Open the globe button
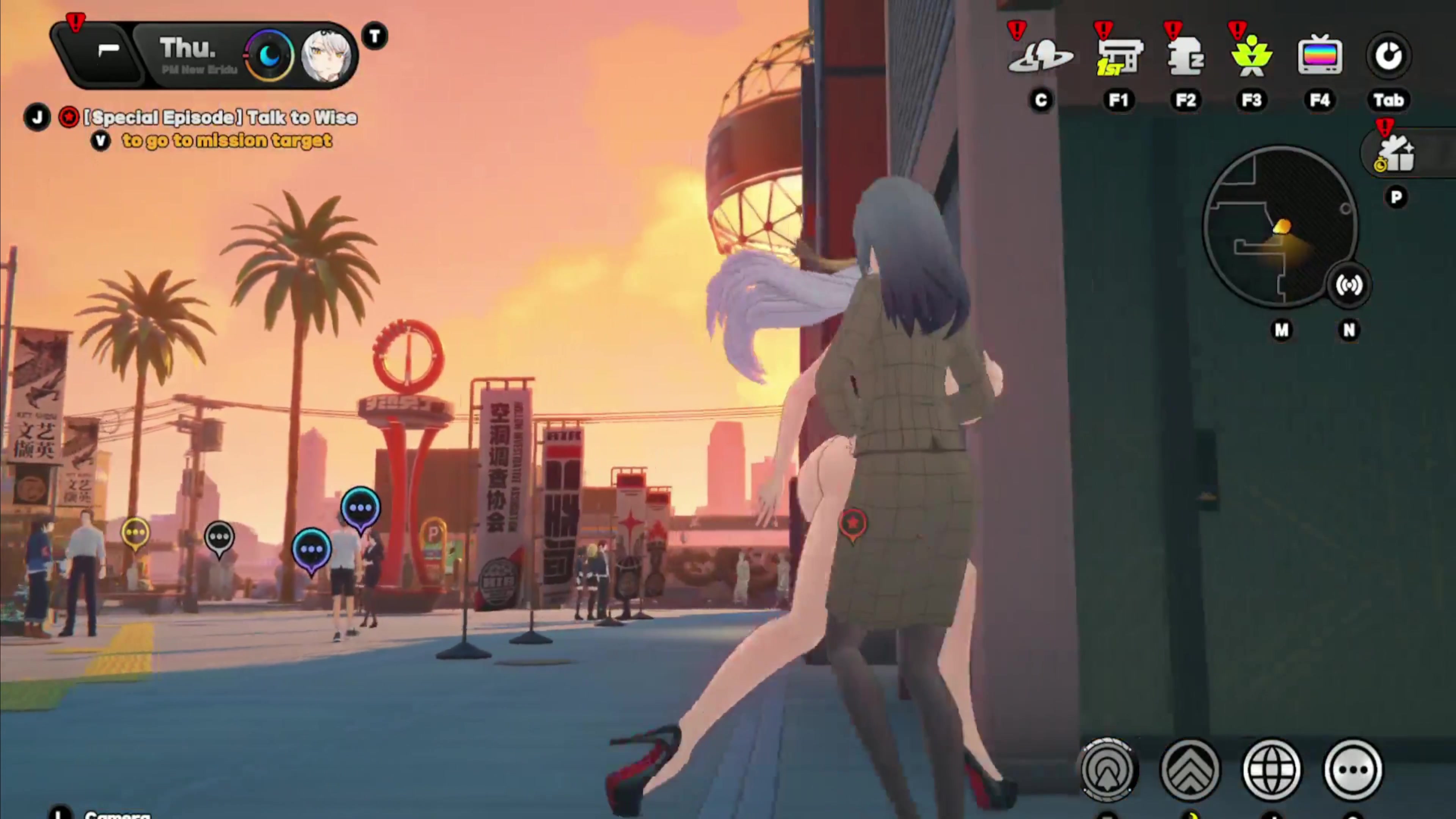 [1271, 769]
